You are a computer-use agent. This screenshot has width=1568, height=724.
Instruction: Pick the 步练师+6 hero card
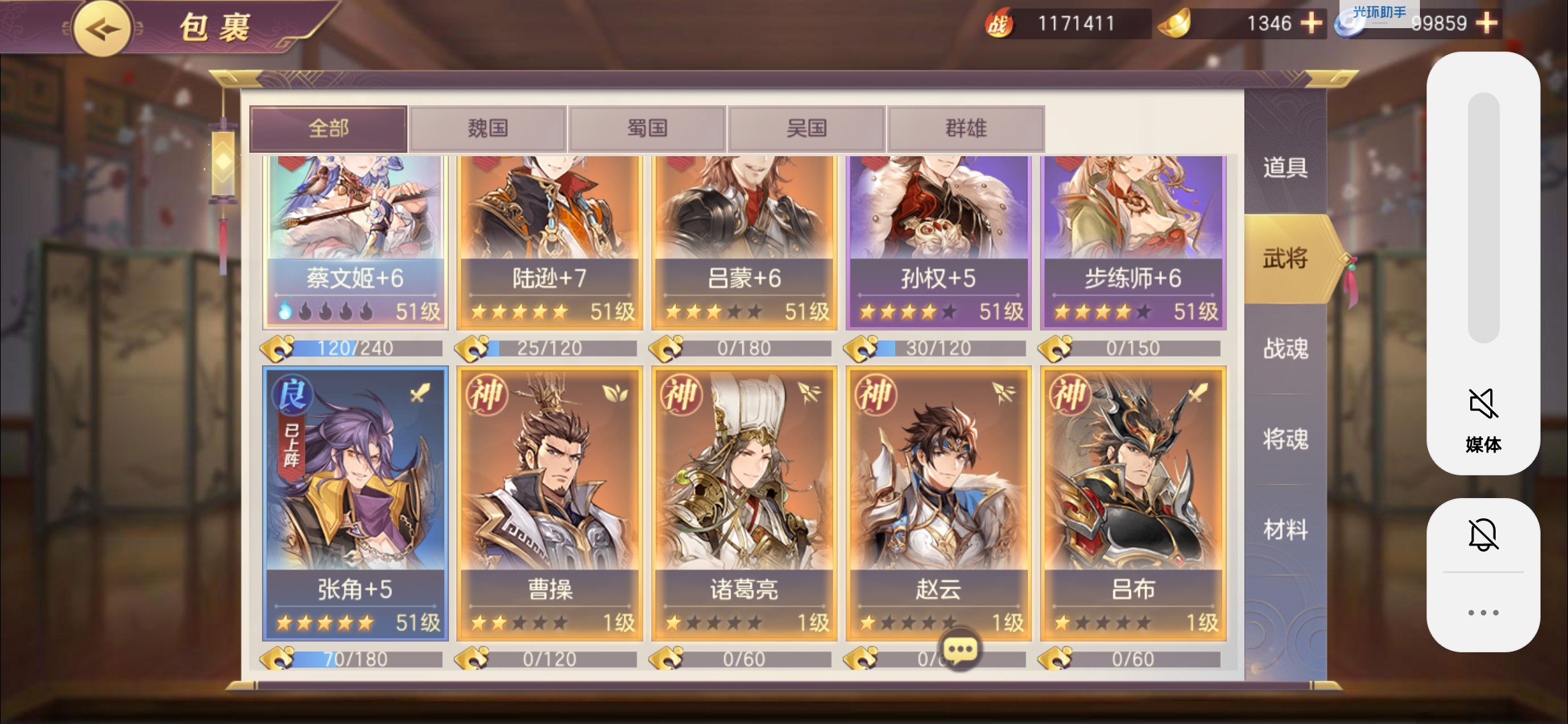point(1133,241)
